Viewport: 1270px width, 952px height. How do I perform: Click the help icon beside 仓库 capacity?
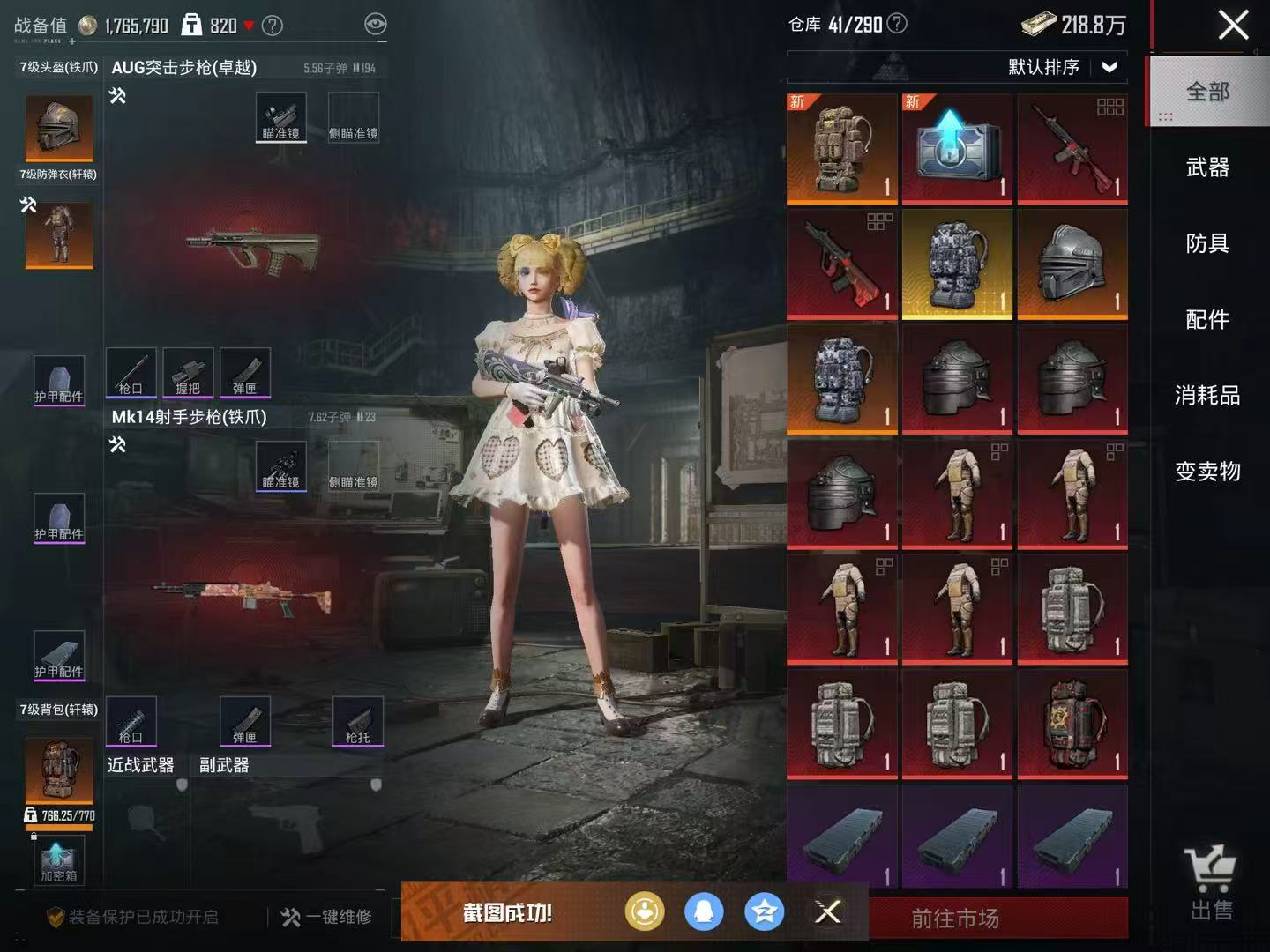[x=896, y=24]
